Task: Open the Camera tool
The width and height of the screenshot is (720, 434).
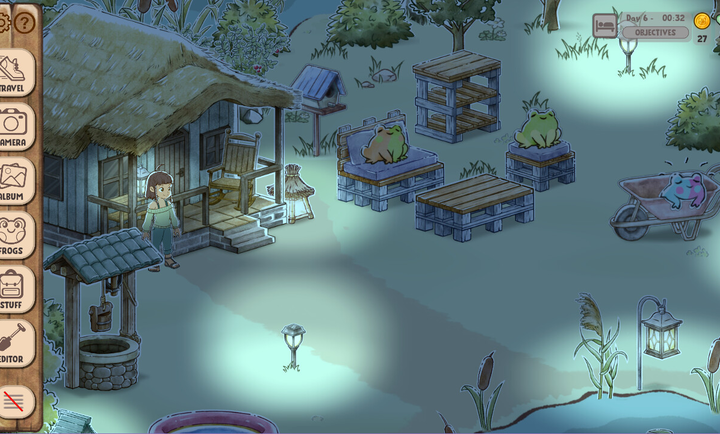Action: 14,127
